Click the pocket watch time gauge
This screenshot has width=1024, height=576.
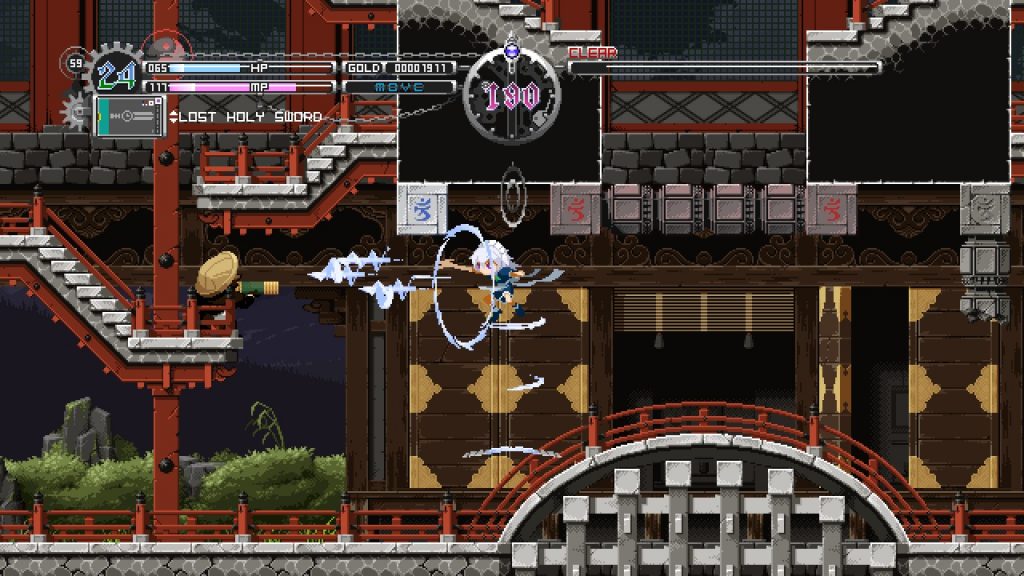click(512, 96)
